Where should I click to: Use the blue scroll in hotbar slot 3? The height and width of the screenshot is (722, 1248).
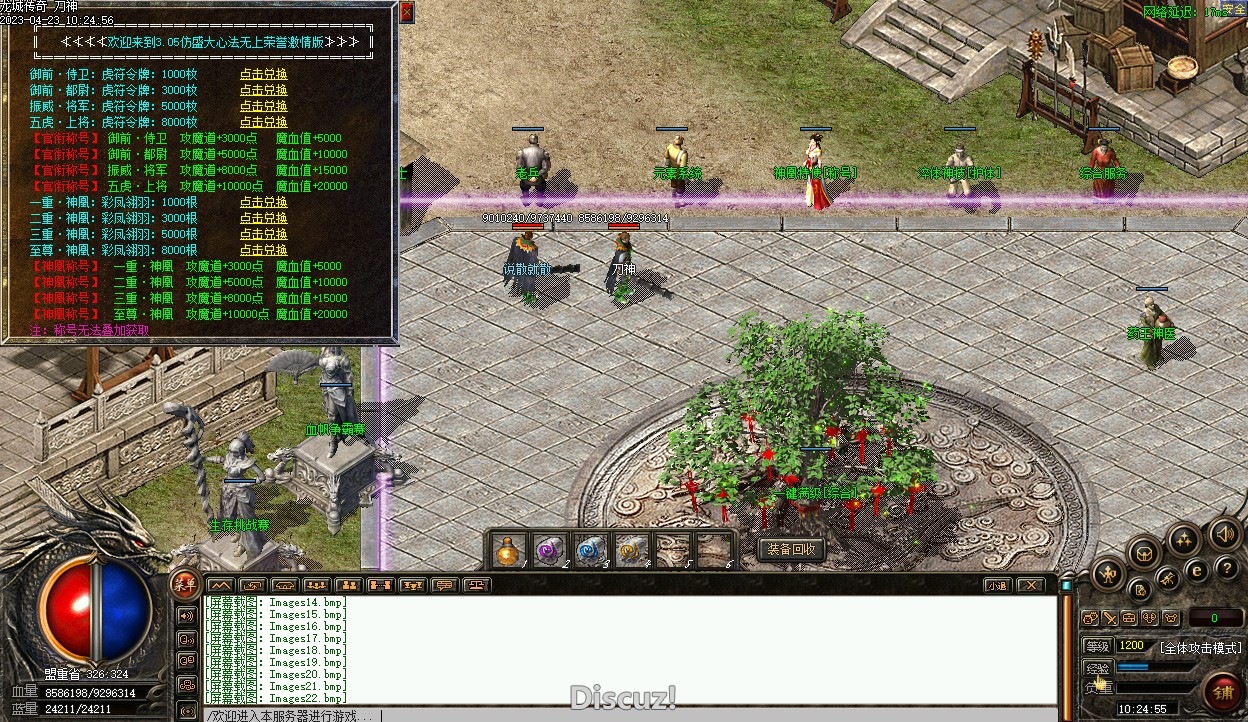tap(589, 550)
